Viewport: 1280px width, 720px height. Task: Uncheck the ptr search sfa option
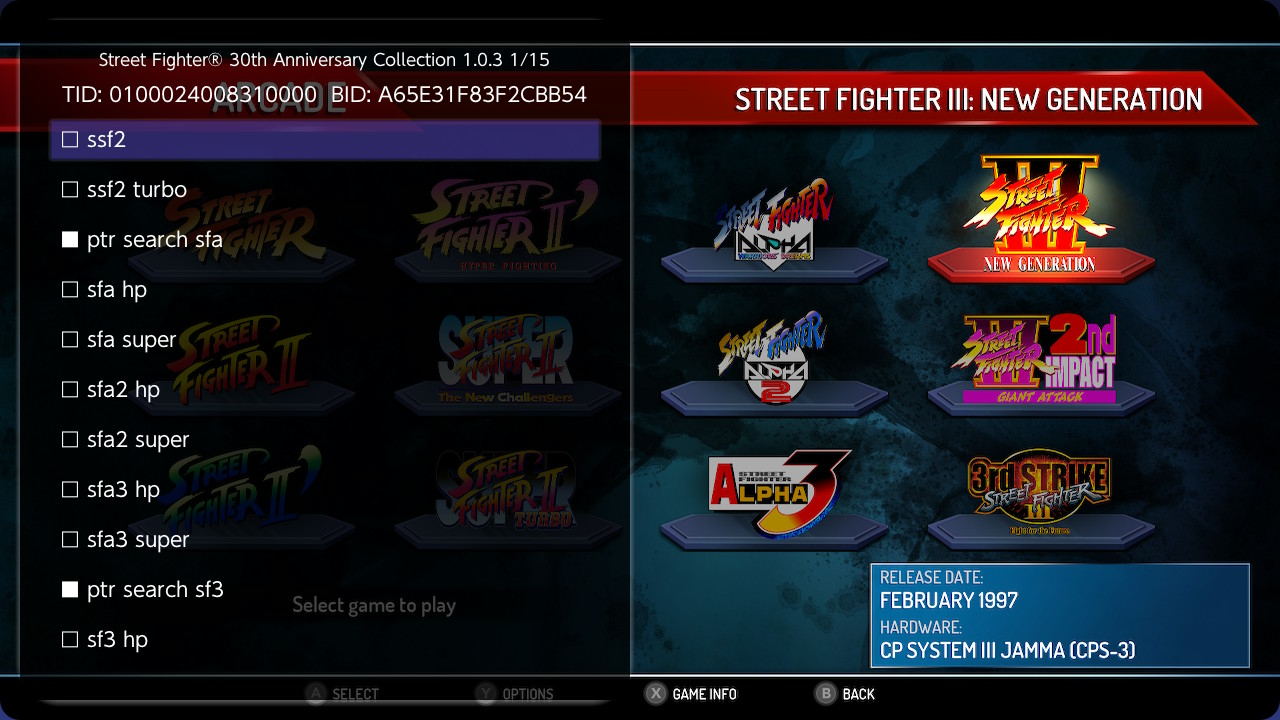pos(70,239)
